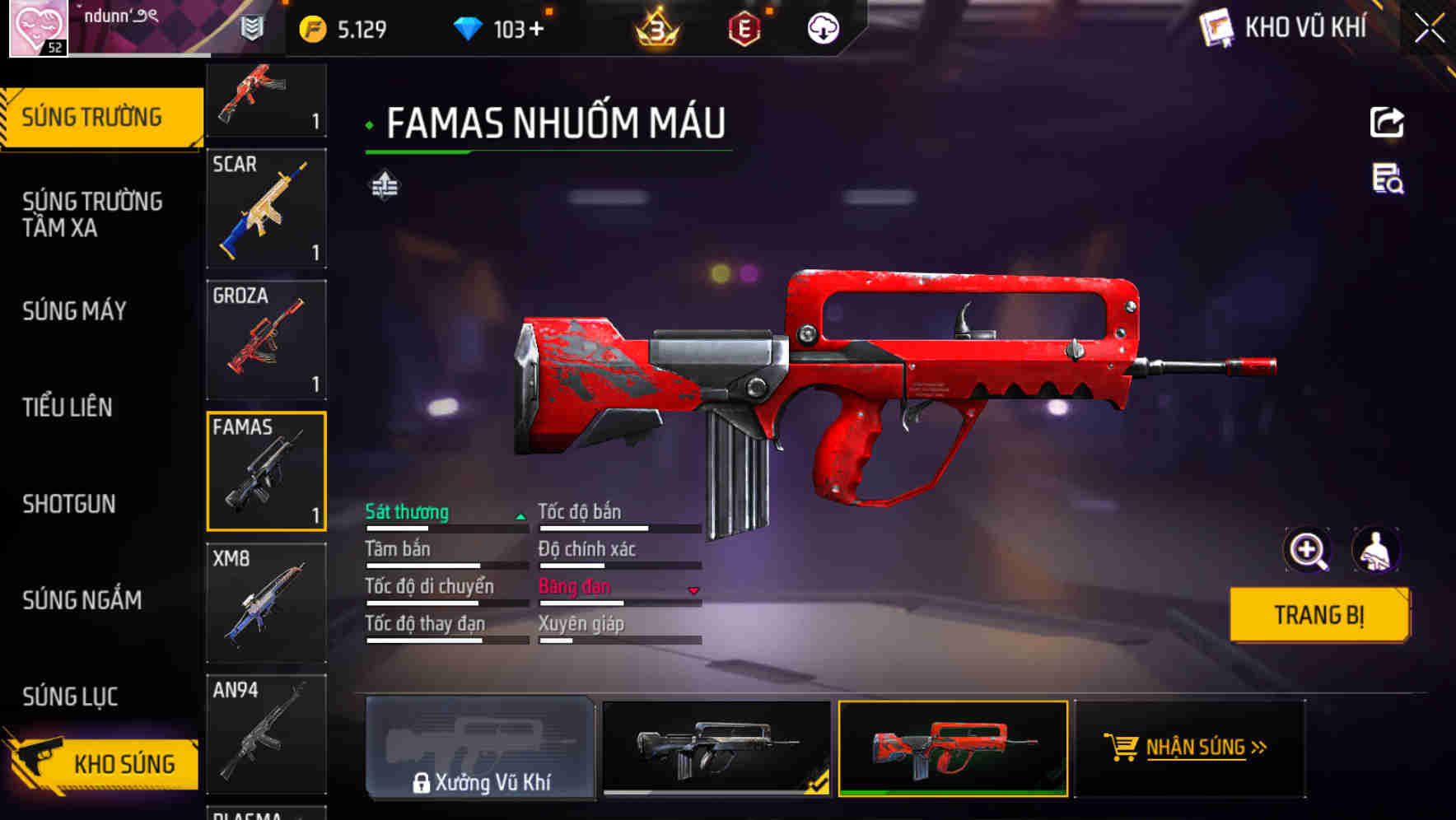The height and width of the screenshot is (820, 1456).
Task: Select the SCAR weapon tile
Action: pyautogui.click(x=266, y=208)
